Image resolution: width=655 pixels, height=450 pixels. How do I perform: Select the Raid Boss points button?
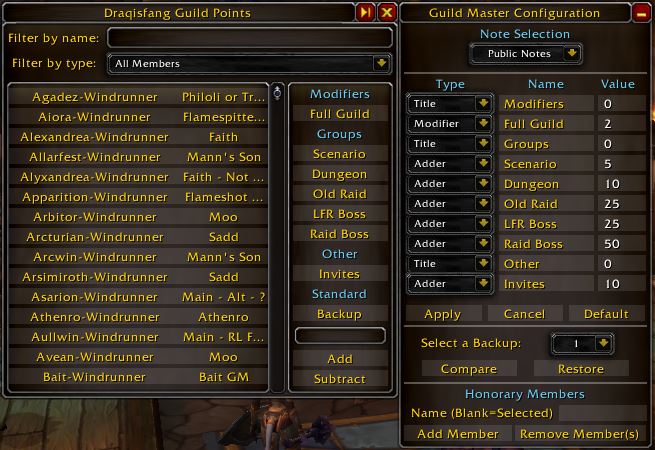pos(339,234)
